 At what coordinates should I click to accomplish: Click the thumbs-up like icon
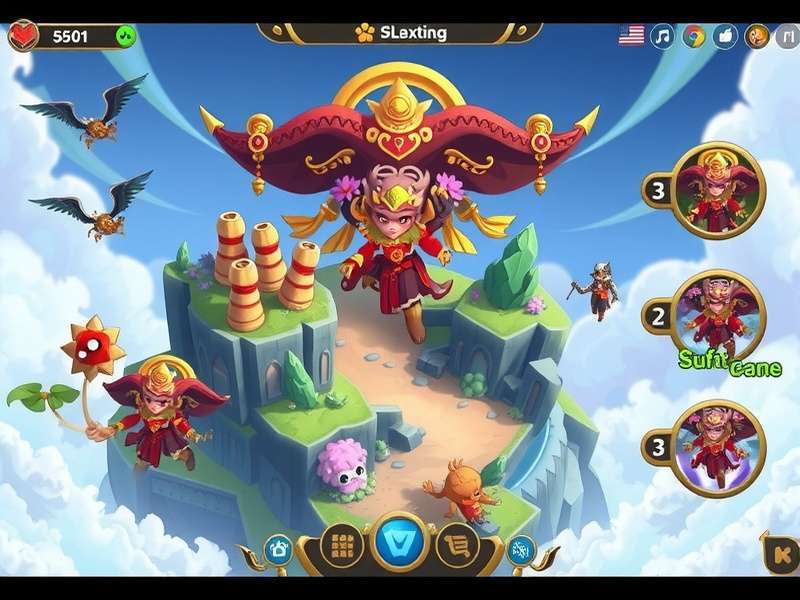click(x=727, y=36)
